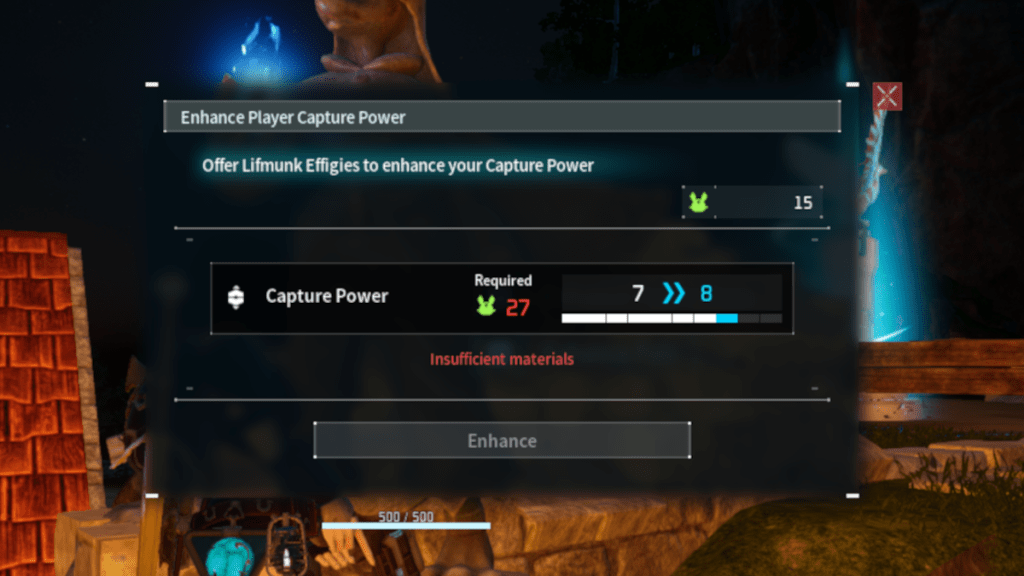The width and height of the screenshot is (1024, 576).
Task: Click the Enhance button
Action: coord(502,440)
